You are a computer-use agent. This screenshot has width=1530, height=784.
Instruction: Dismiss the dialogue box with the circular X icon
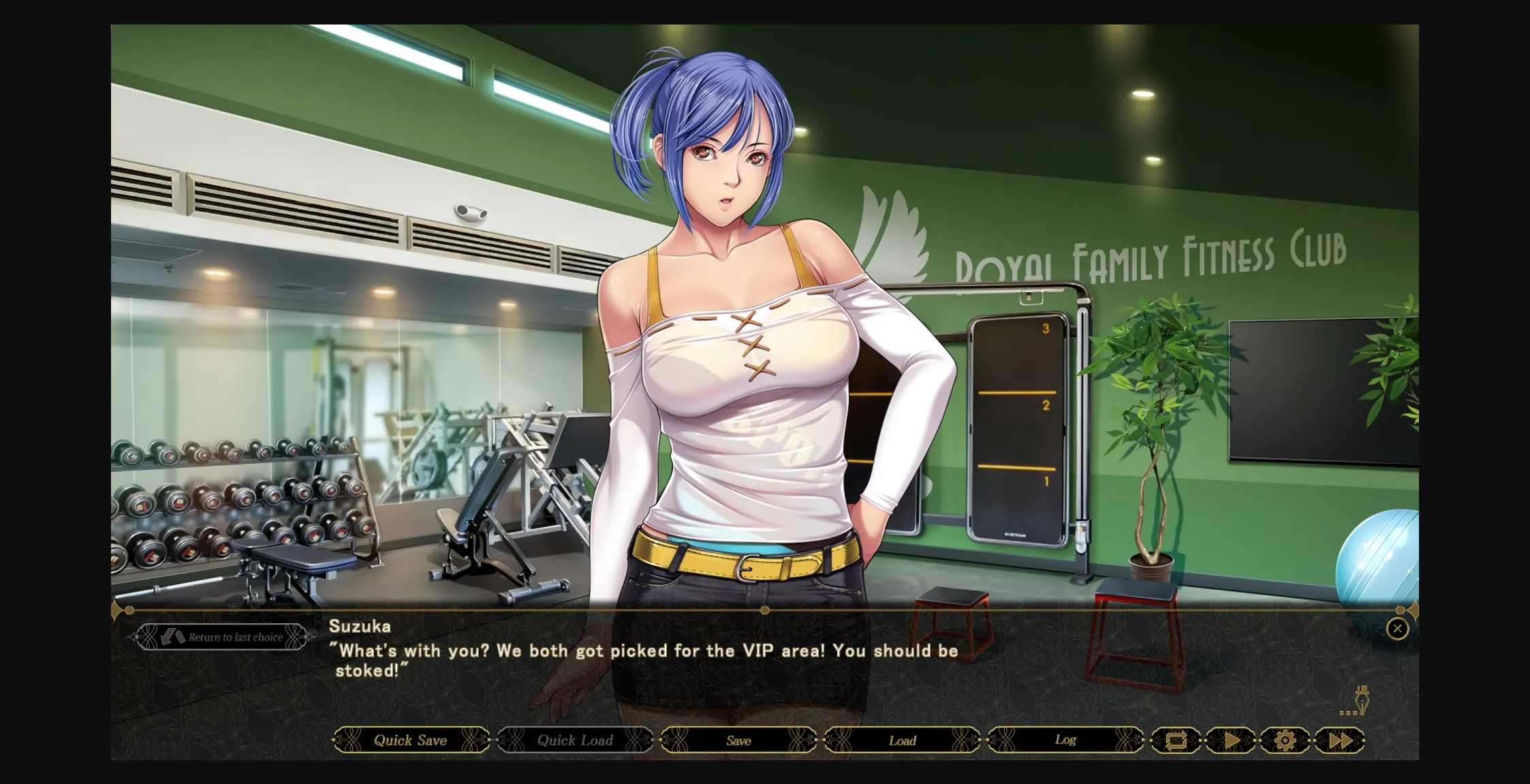1398,629
